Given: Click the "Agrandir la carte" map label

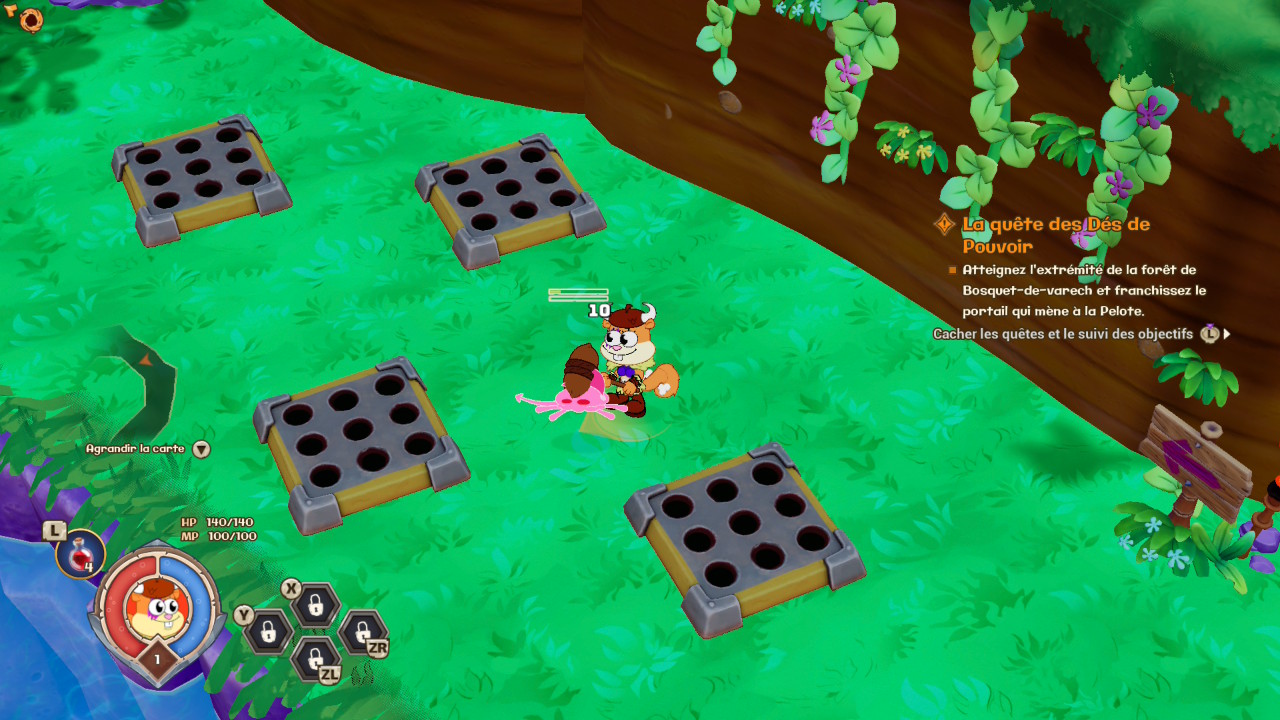Looking at the screenshot, I should pyautogui.click(x=136, y=449).
